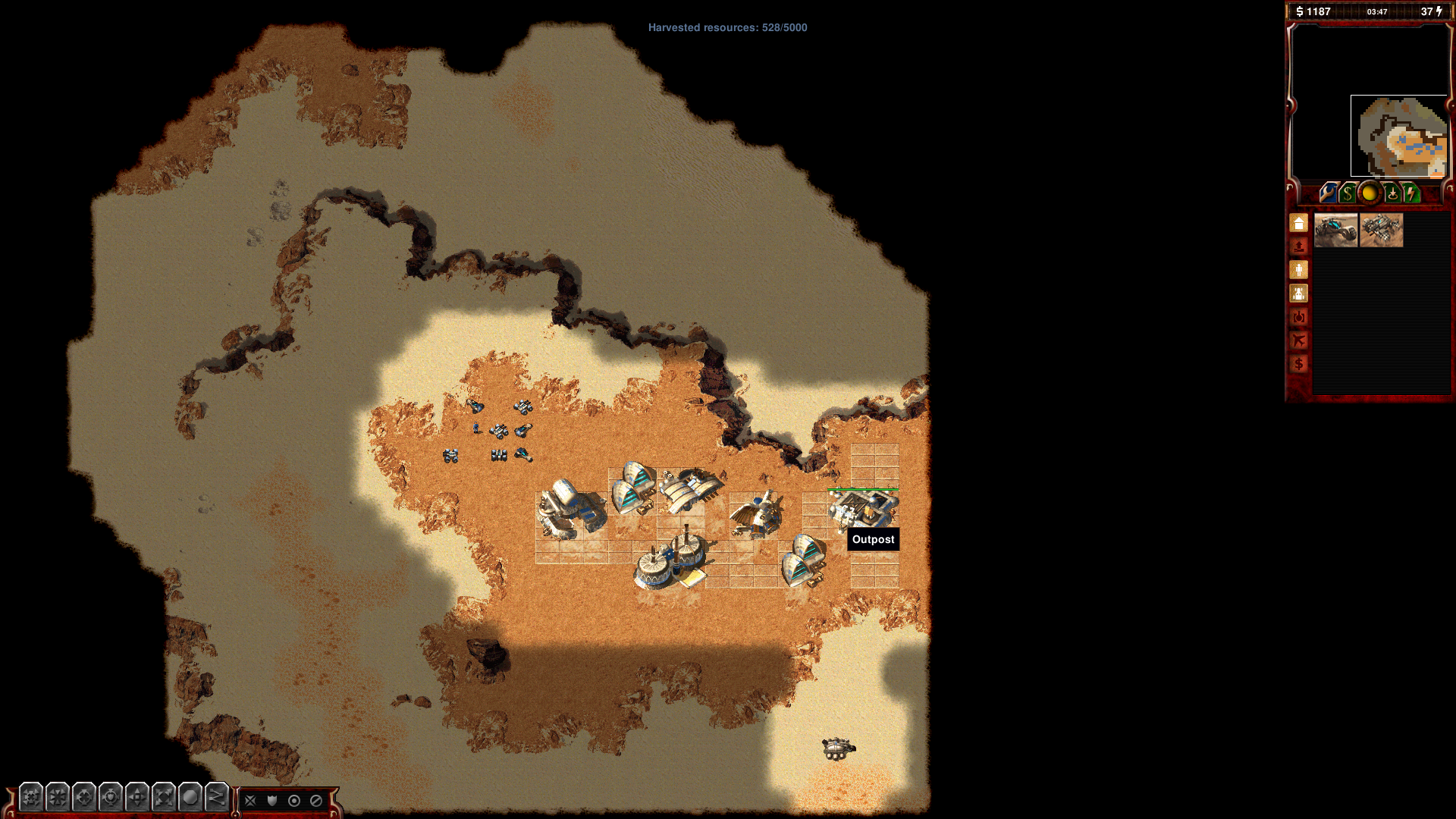Switch to the Building production tab
Viewport: 1456px width, 819px height.
pyautogui.click(x=1299, y=224)
